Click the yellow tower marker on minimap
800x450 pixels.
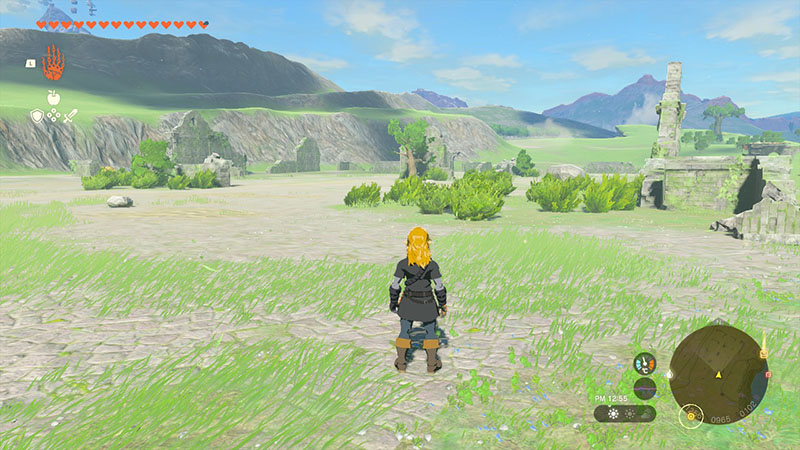click(x=763, y=352)
